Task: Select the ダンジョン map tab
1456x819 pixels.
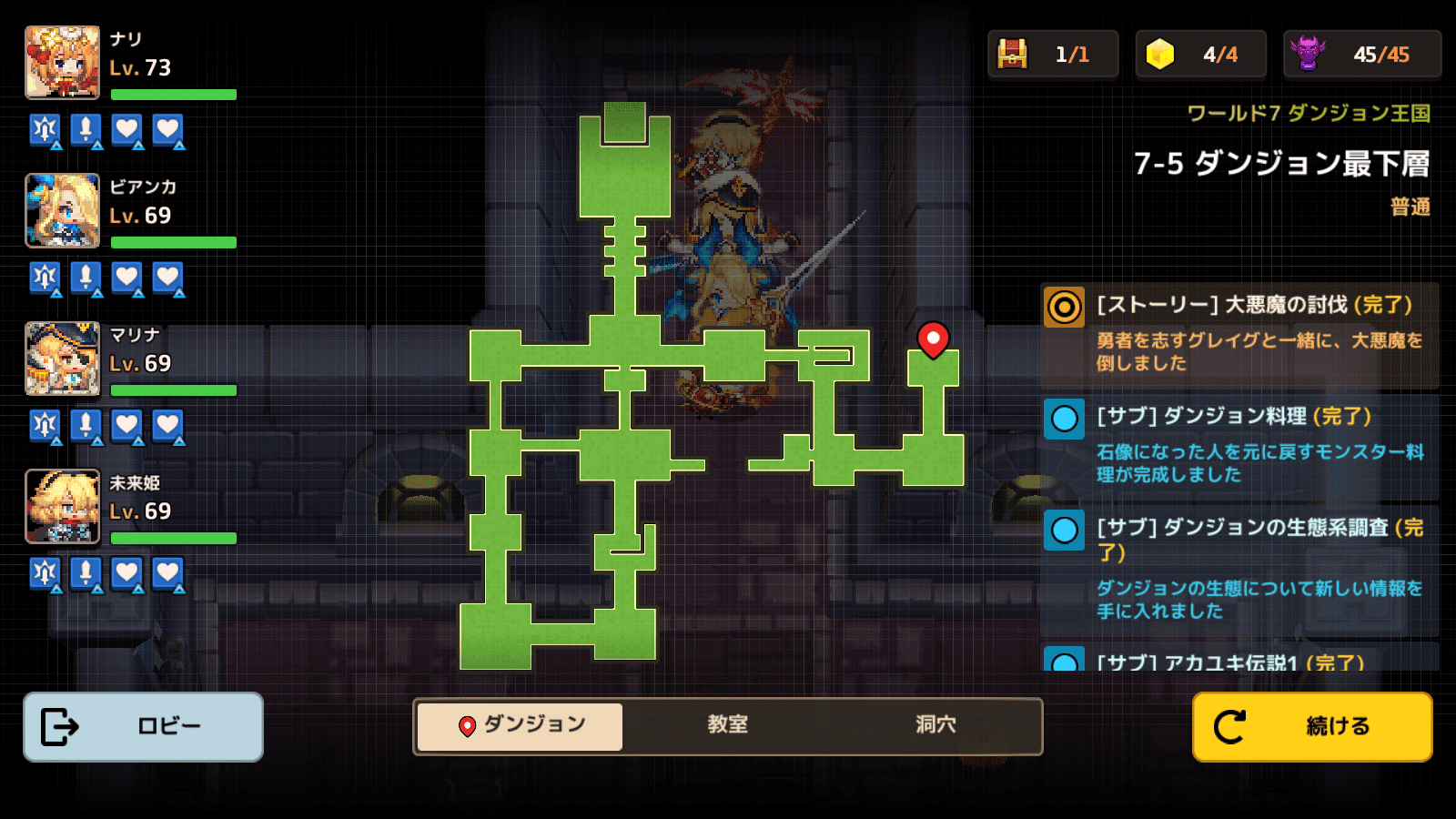Action: [521, 725]
